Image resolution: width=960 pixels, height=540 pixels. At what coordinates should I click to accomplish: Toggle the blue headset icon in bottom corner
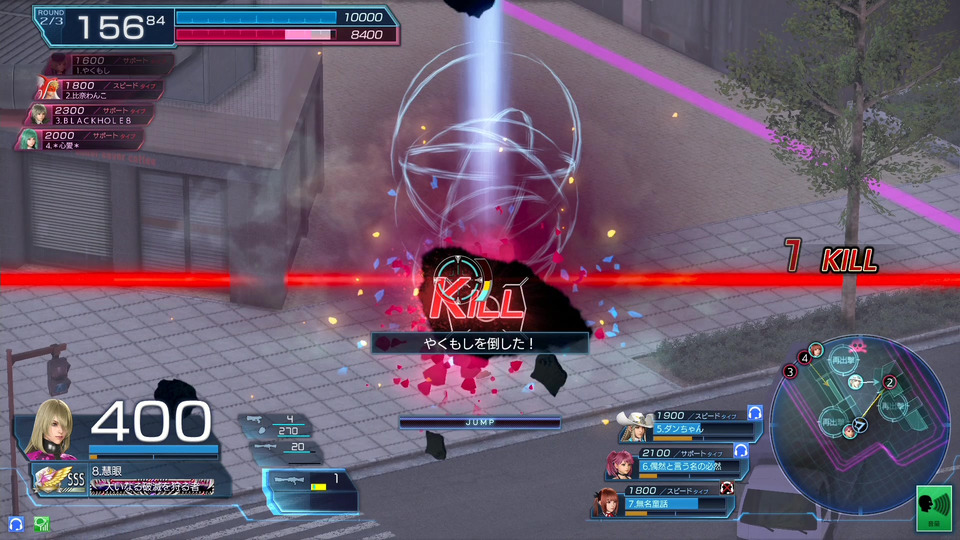point(16,523)
